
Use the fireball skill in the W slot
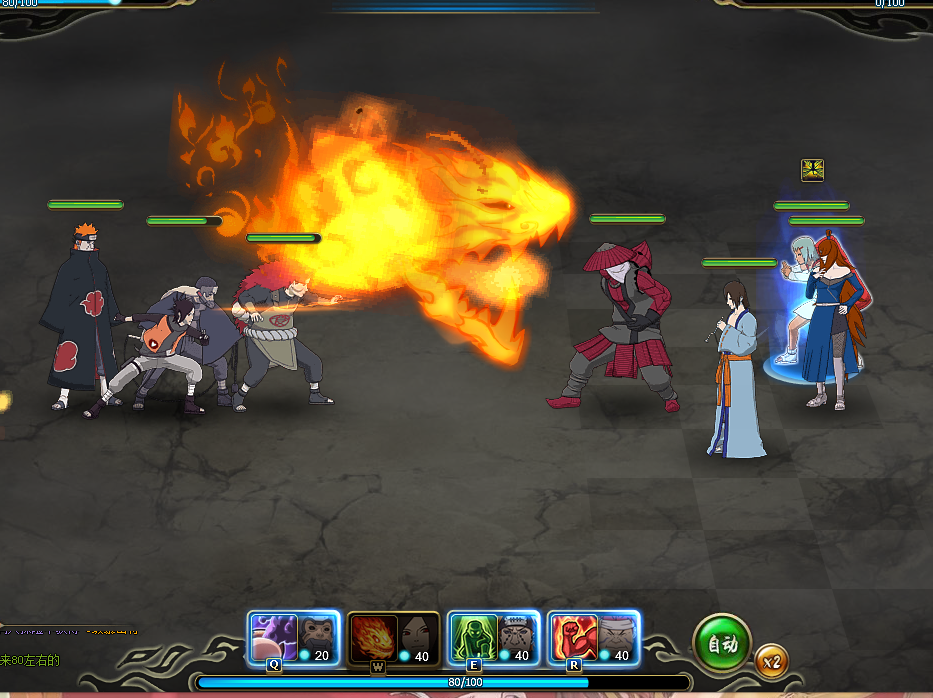(x=375, y=638)
